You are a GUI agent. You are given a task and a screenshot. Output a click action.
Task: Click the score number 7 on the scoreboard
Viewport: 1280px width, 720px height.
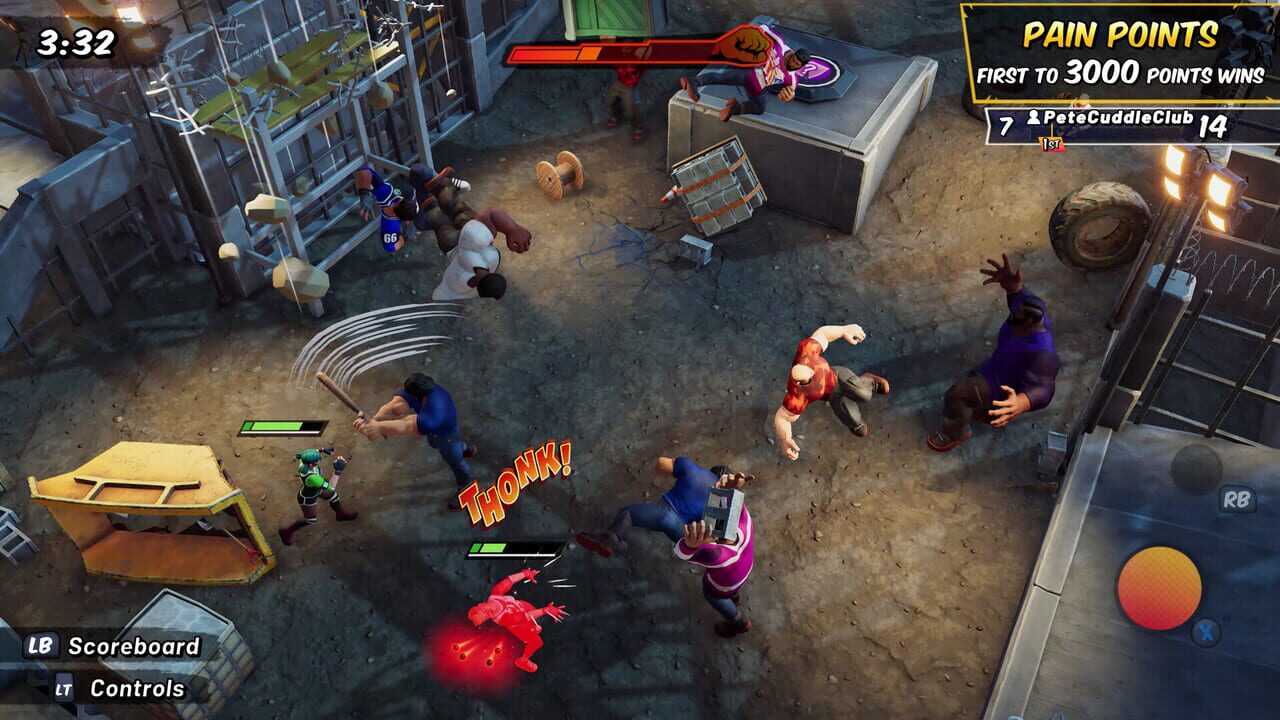click(1005, 123)
